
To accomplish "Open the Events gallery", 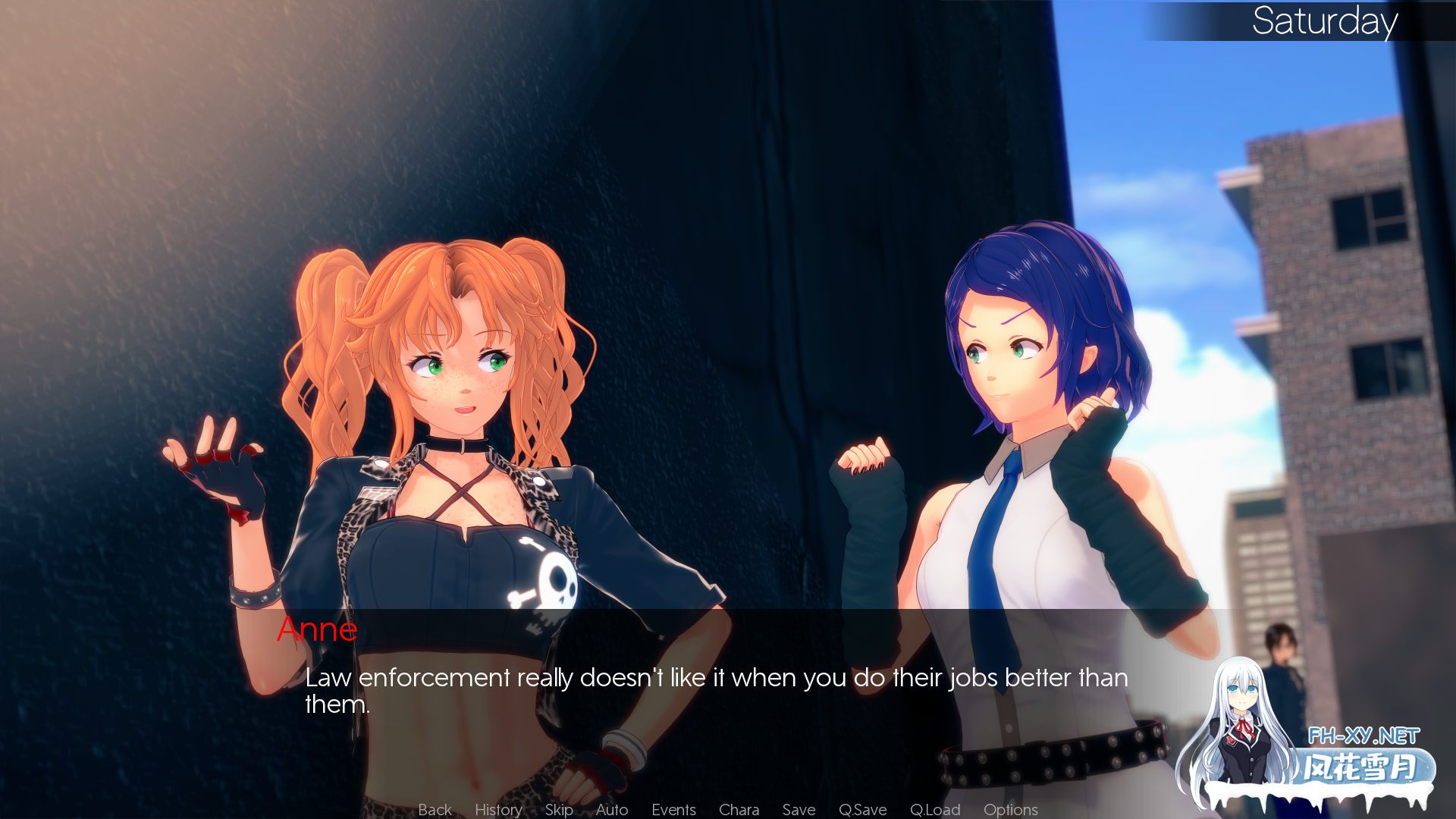I will tap(673, 809).
